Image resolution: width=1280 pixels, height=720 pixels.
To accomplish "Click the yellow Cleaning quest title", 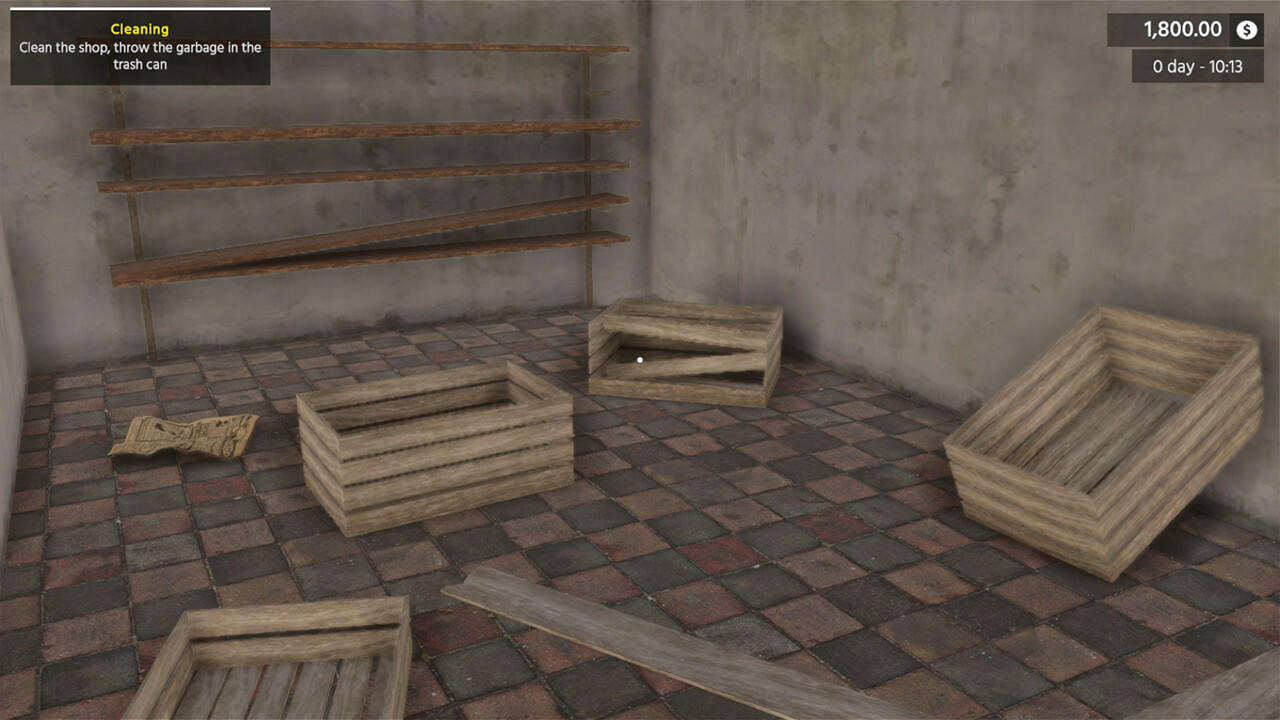I will [x=139, y=29].
